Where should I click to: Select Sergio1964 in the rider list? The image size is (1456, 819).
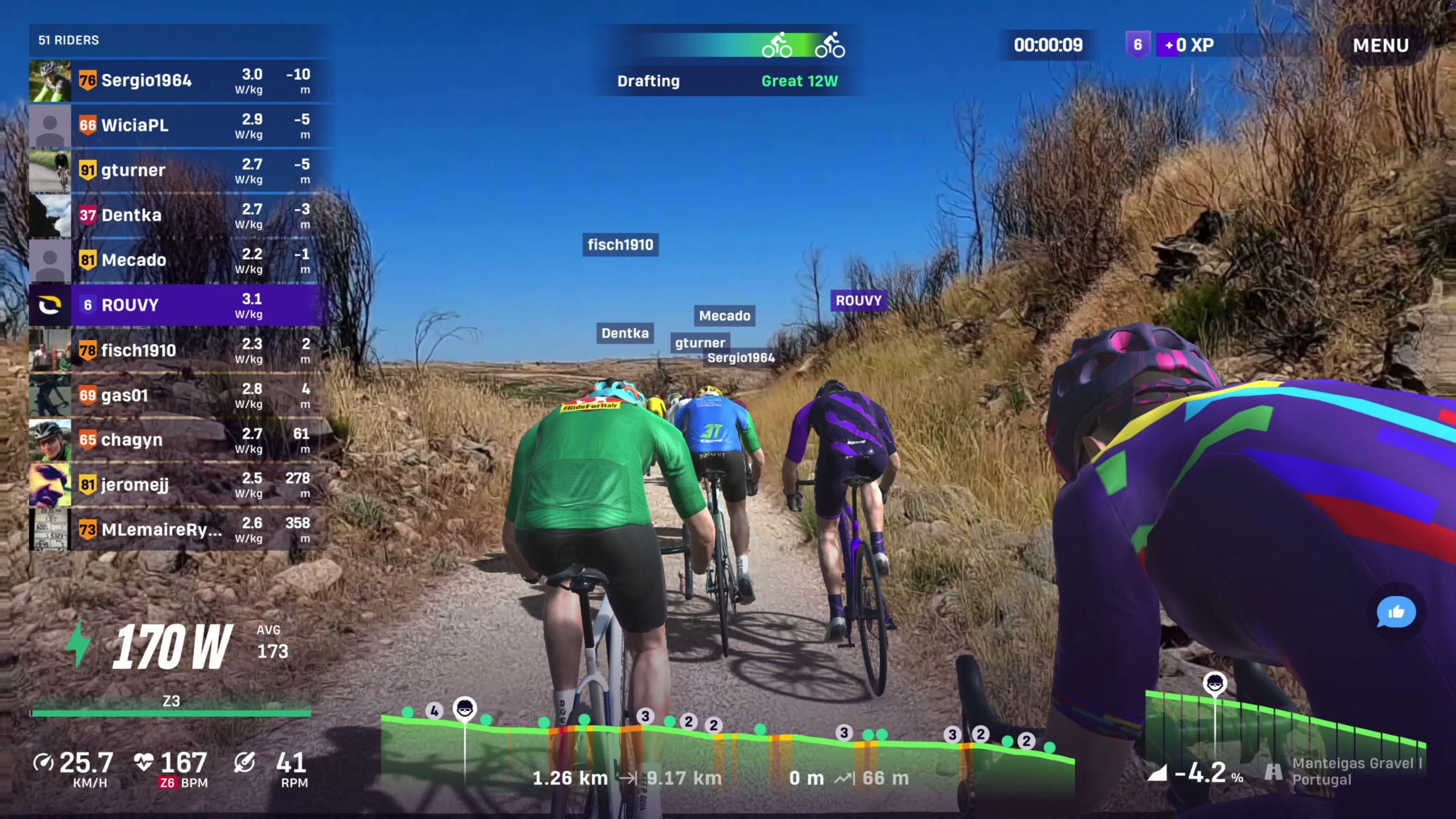pyautogui.click(x=181, y=81)
